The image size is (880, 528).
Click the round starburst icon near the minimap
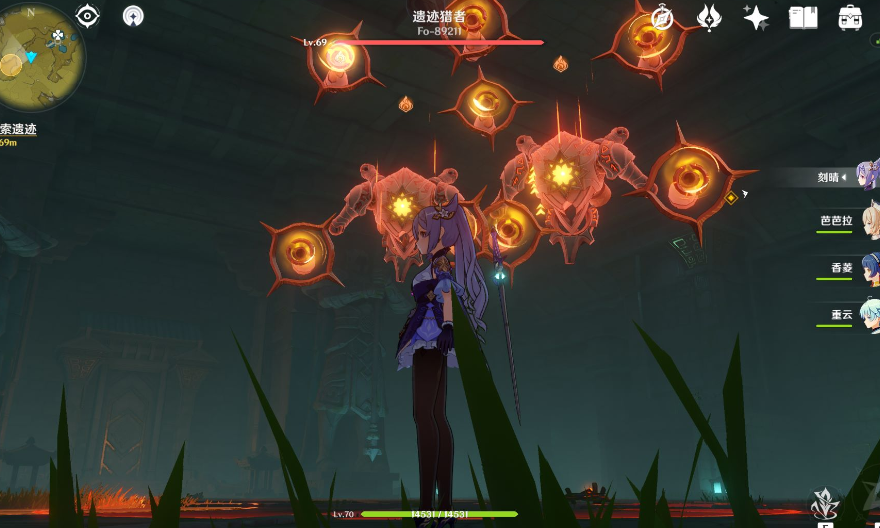pyautogui.click(x=134, y=16)
